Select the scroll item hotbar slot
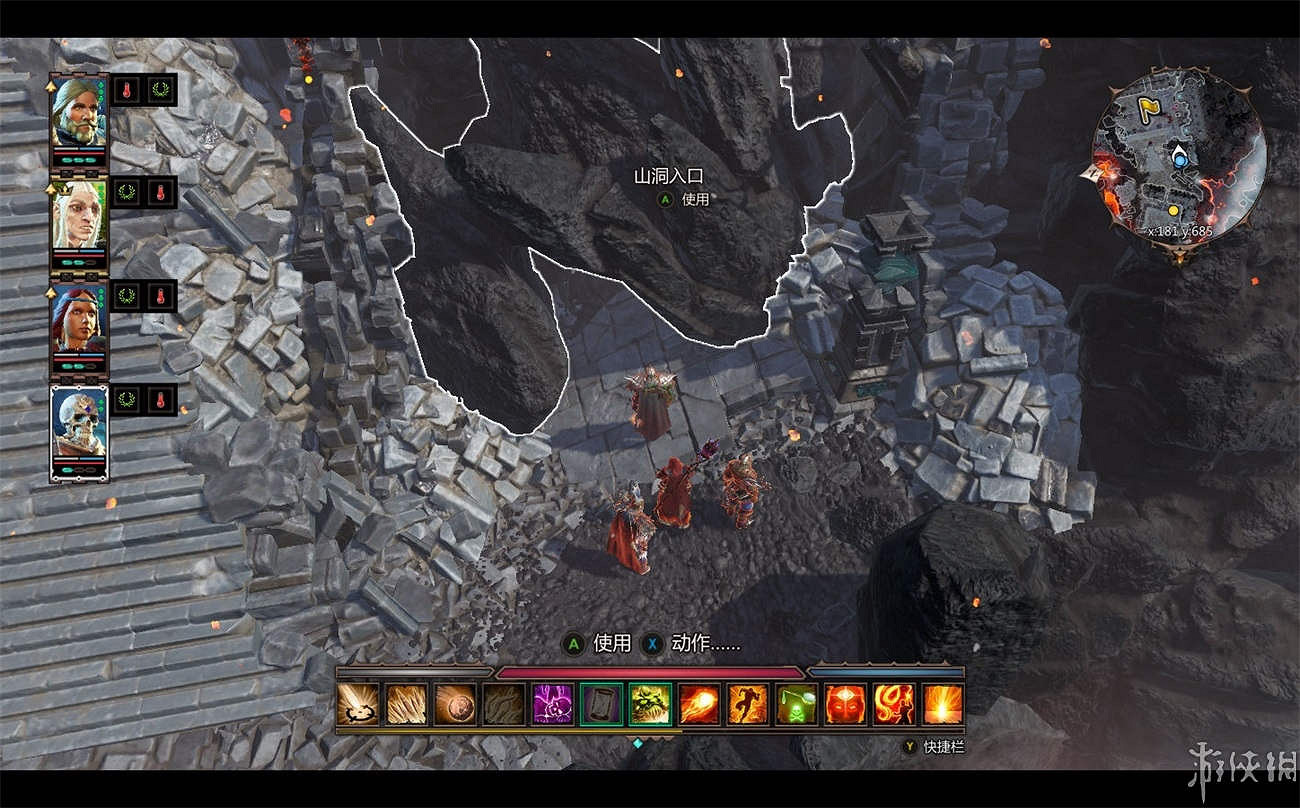The width and height of the screenshot is (1300, 808). 601,704
